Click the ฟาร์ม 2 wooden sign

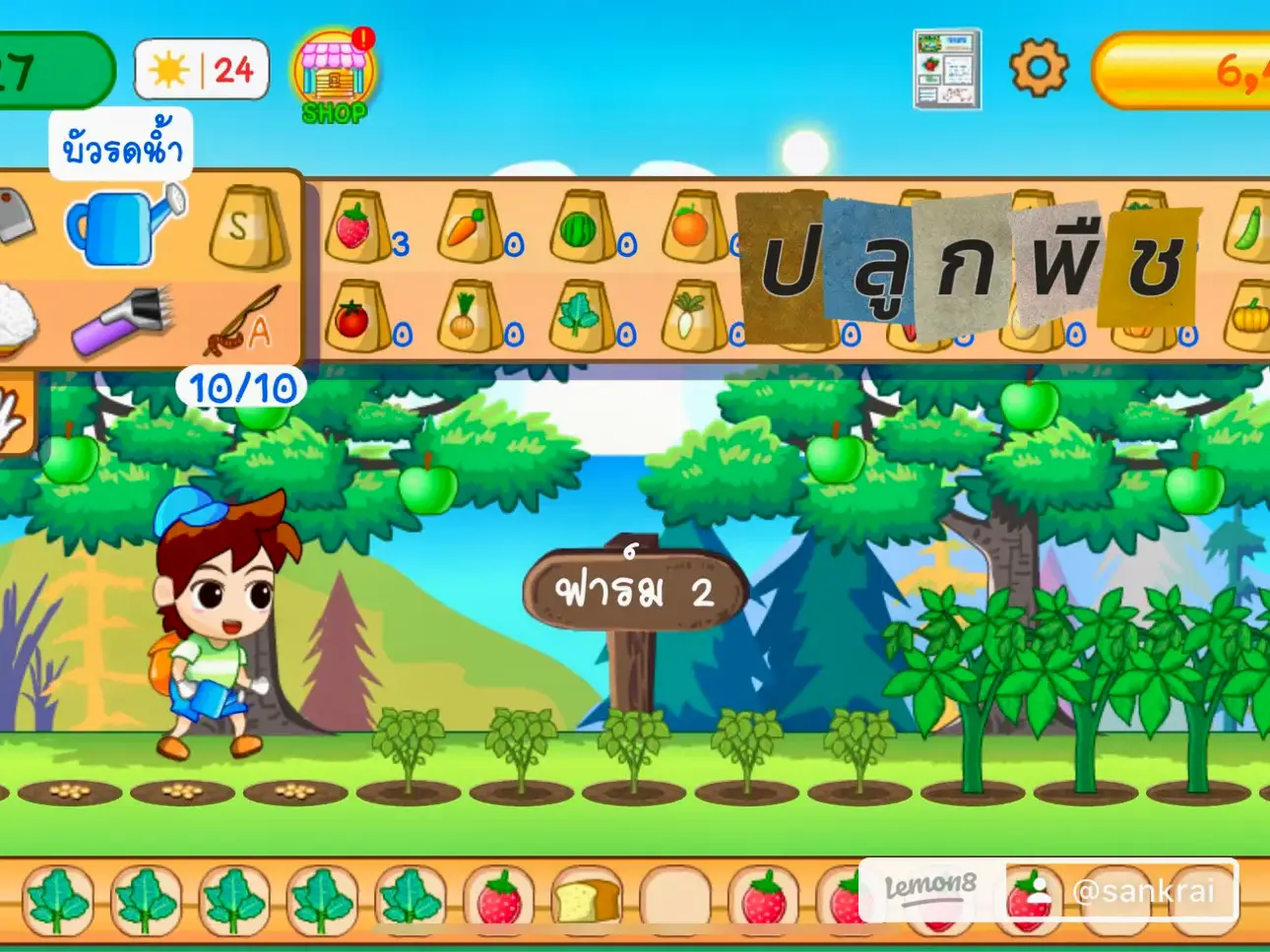[x=635, y=591]
